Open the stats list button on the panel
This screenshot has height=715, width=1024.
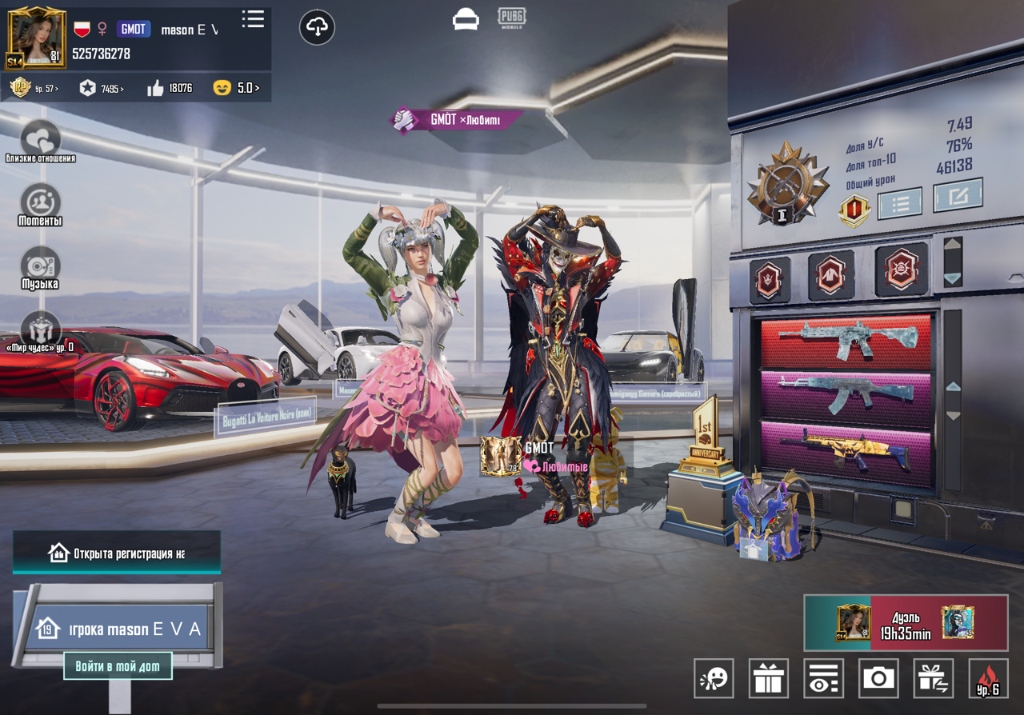point(899,204)
